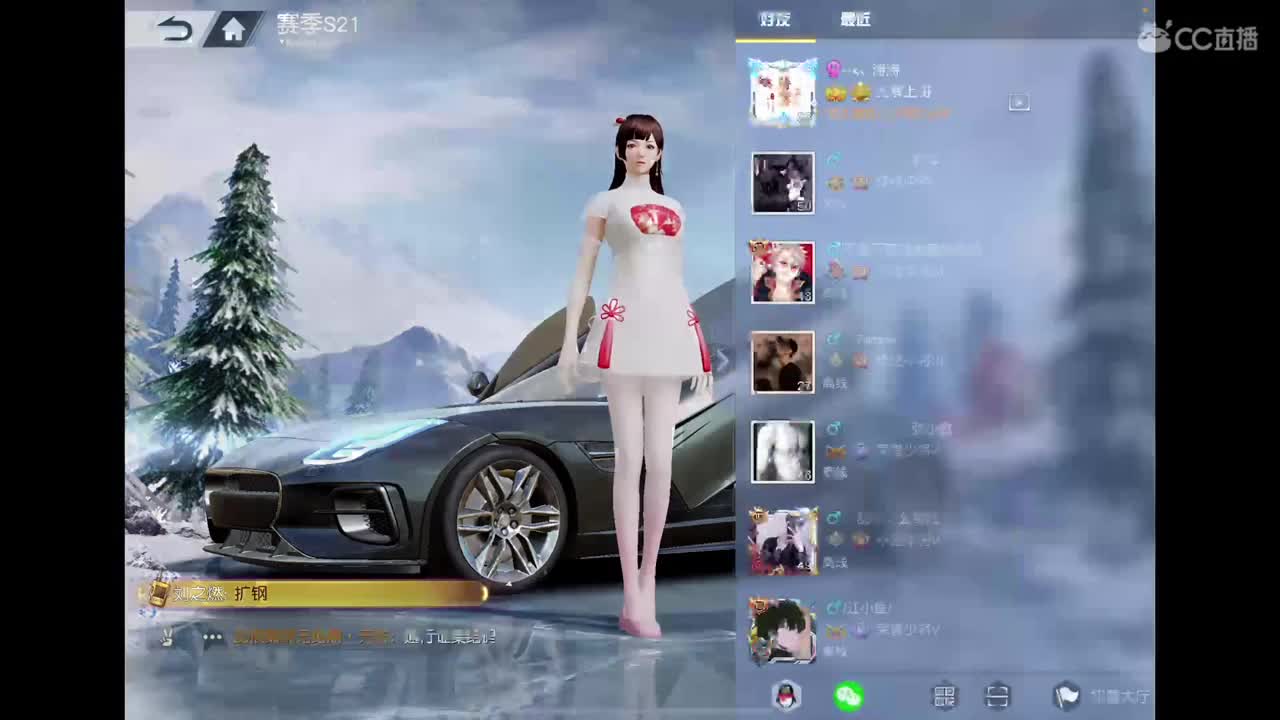Click the right-pointing chevron beside the character
This screenshot has height=720, width=1280.
[722, 361]
